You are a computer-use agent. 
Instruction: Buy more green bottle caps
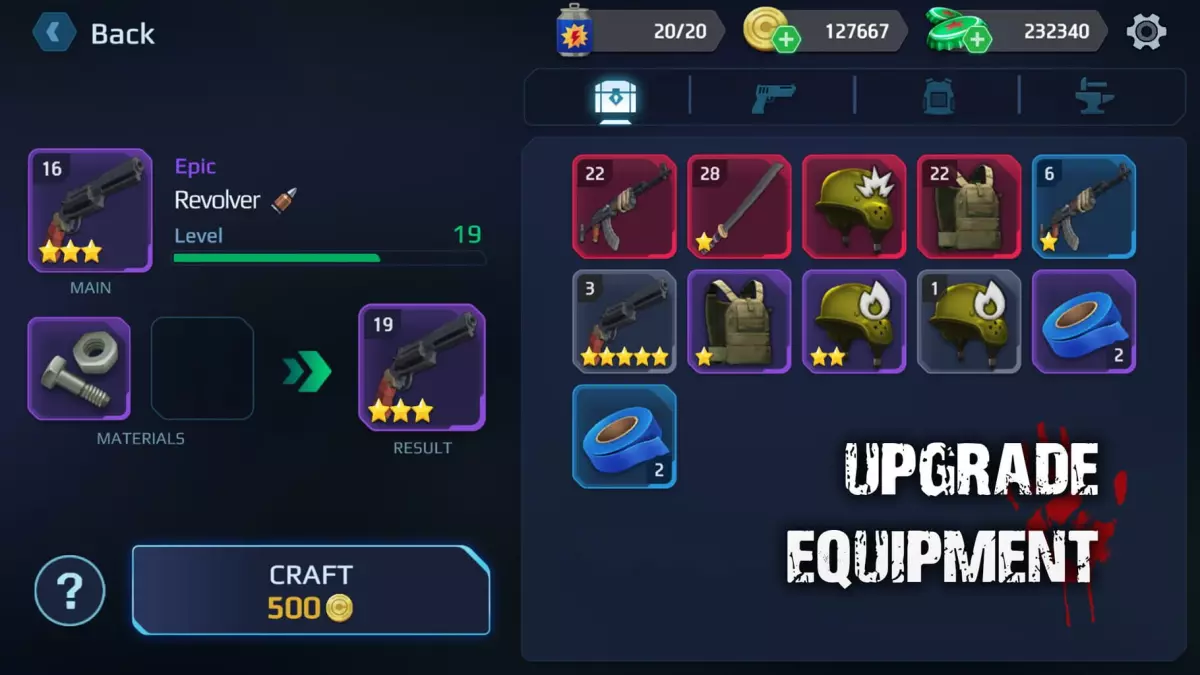[976, 39]
